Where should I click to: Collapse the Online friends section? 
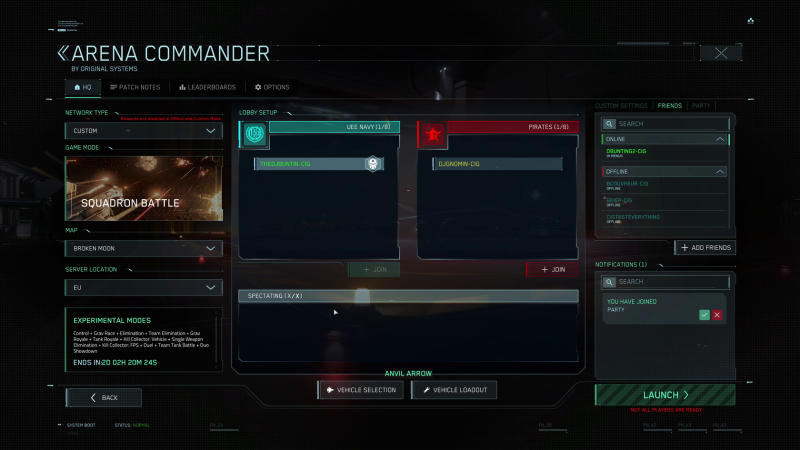pyautogui.click(x=722, y=139)
